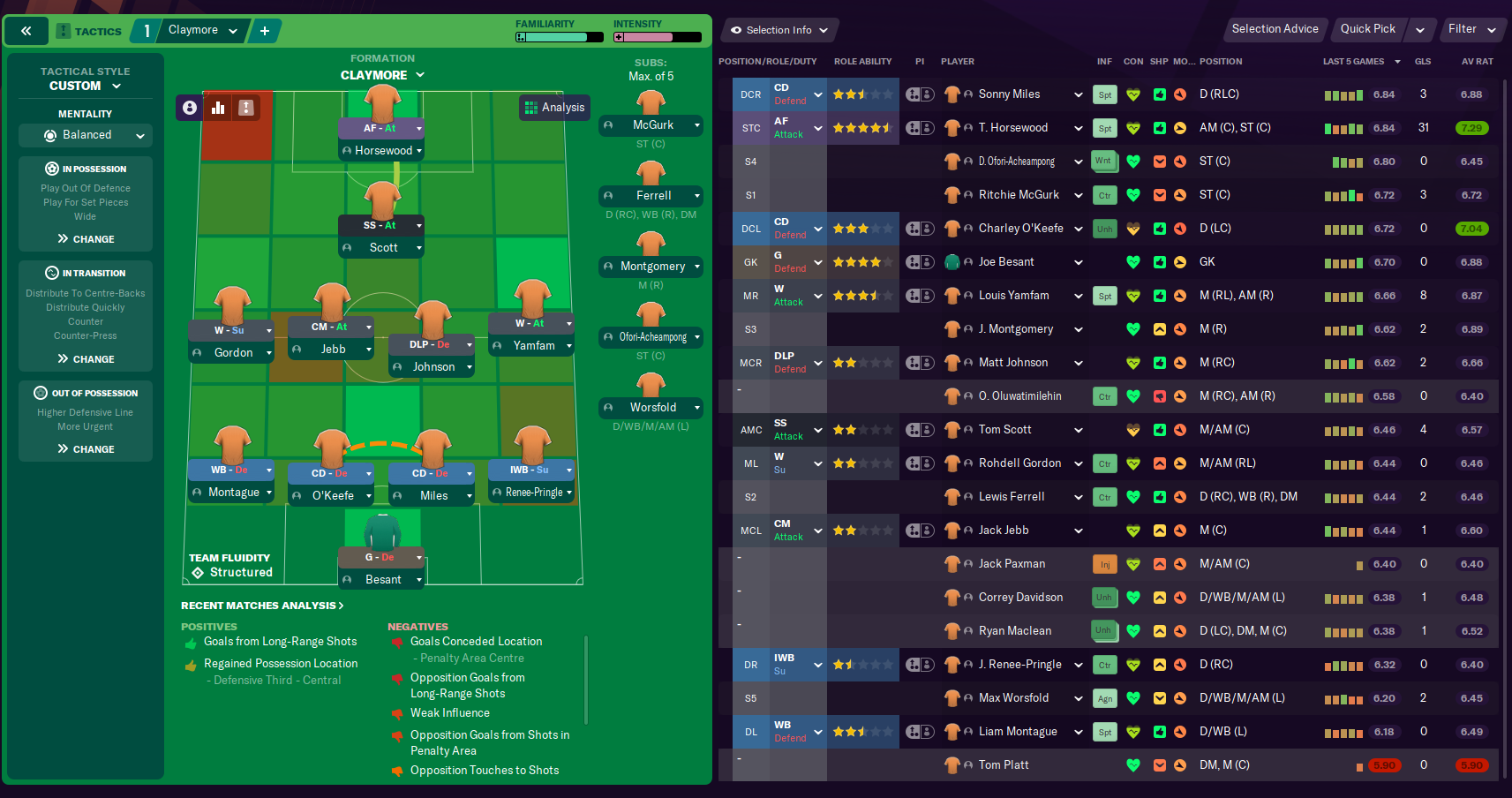Select the pitch view icon beside bar chart

point(245,108)
